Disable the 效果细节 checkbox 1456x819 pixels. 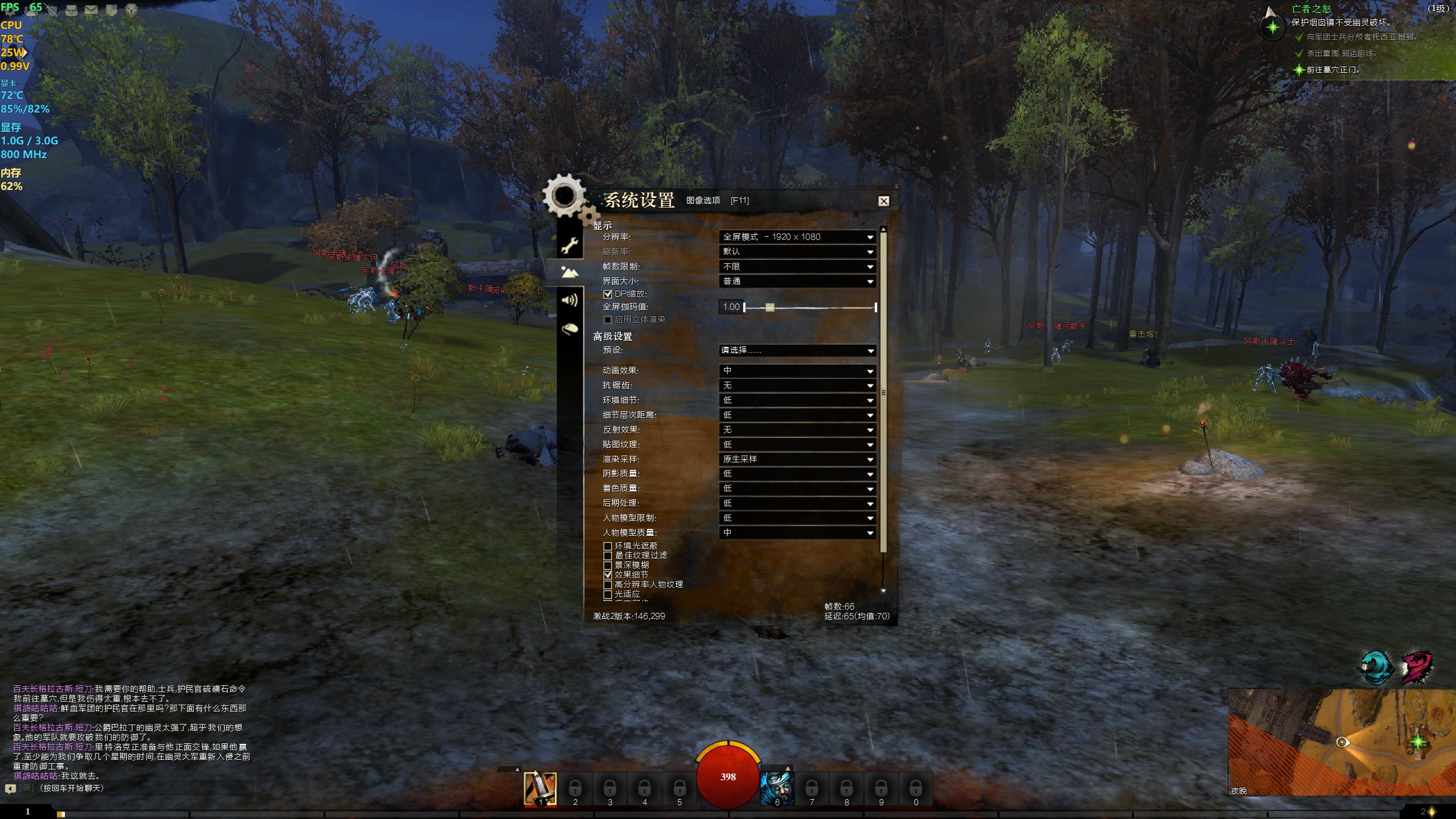[607, 575]
